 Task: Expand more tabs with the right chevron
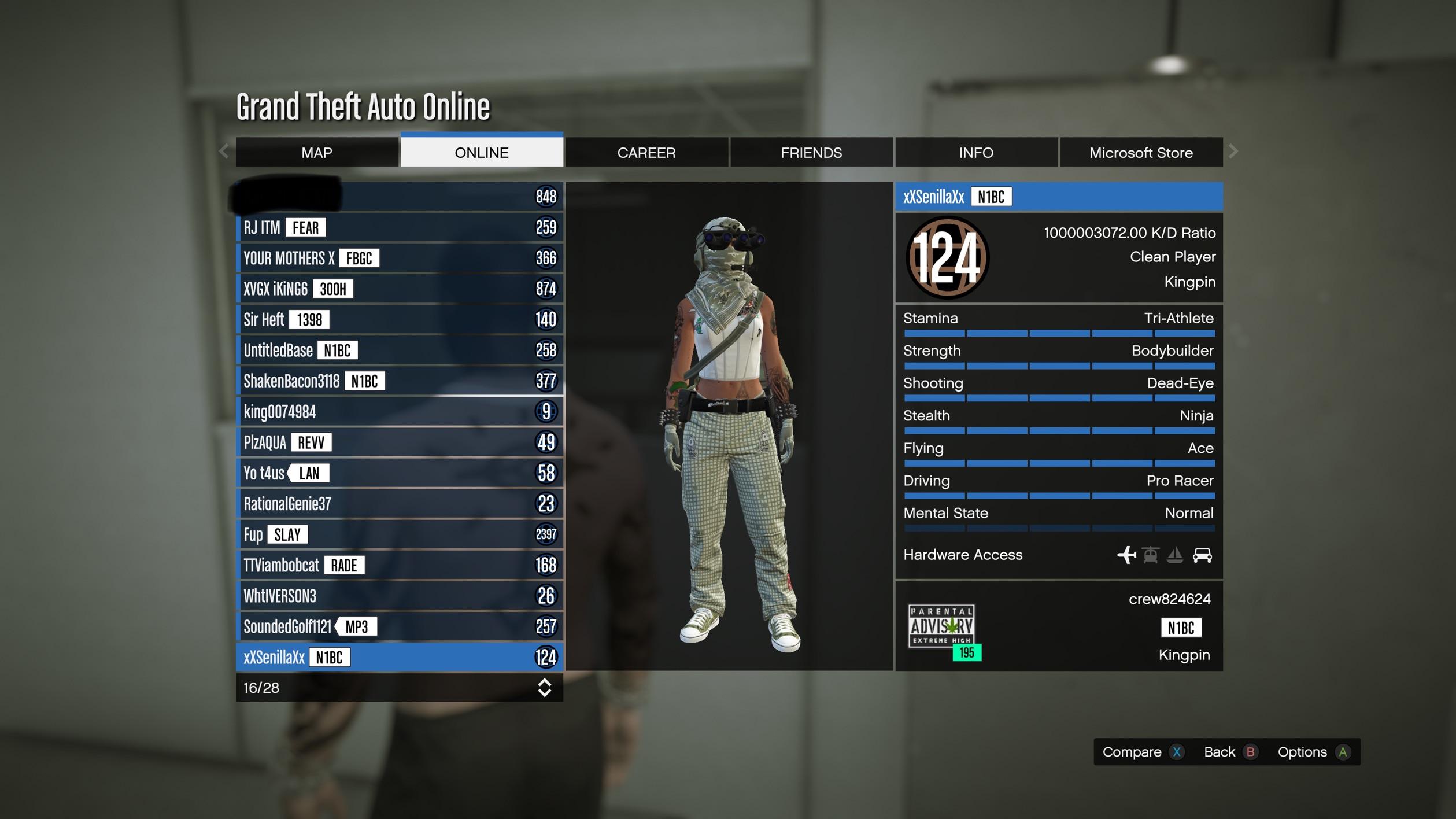click(1232, 151)
